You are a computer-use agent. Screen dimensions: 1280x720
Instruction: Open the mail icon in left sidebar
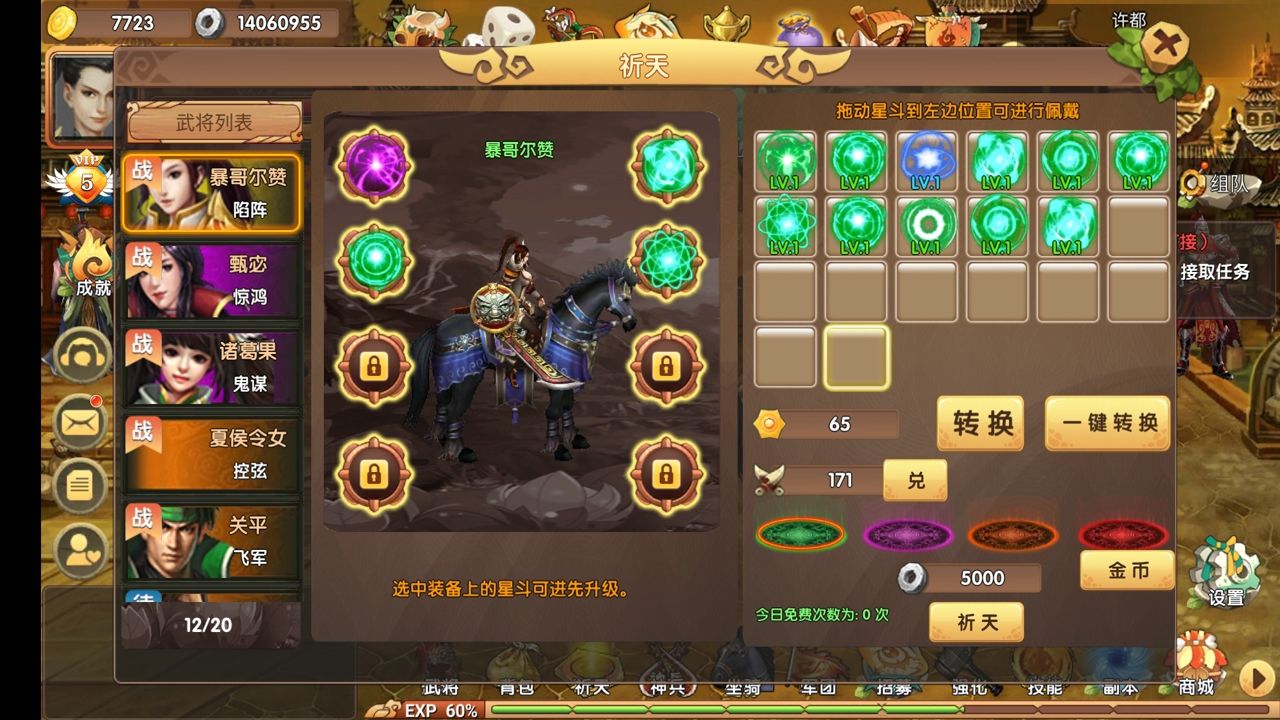tap(80, 422)
